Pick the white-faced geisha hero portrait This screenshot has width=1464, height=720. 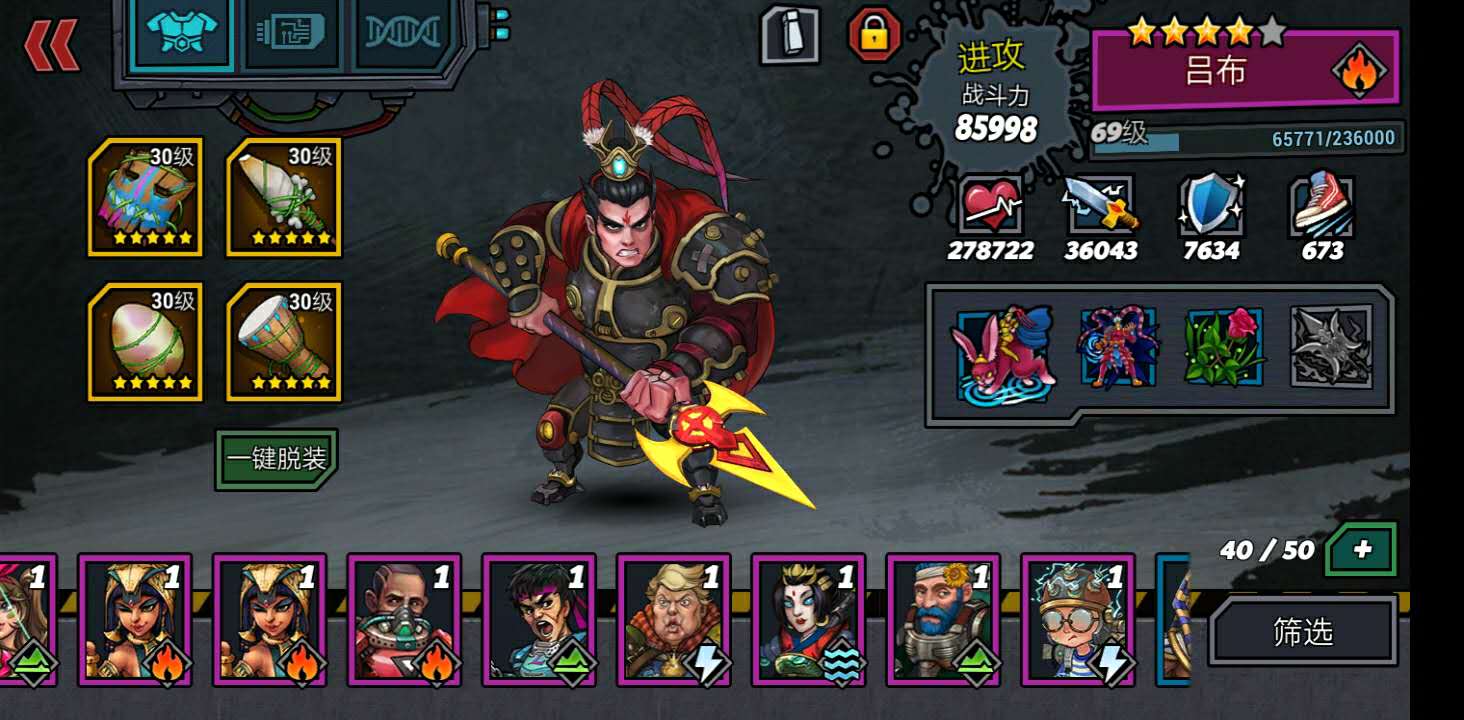point(808,620)
